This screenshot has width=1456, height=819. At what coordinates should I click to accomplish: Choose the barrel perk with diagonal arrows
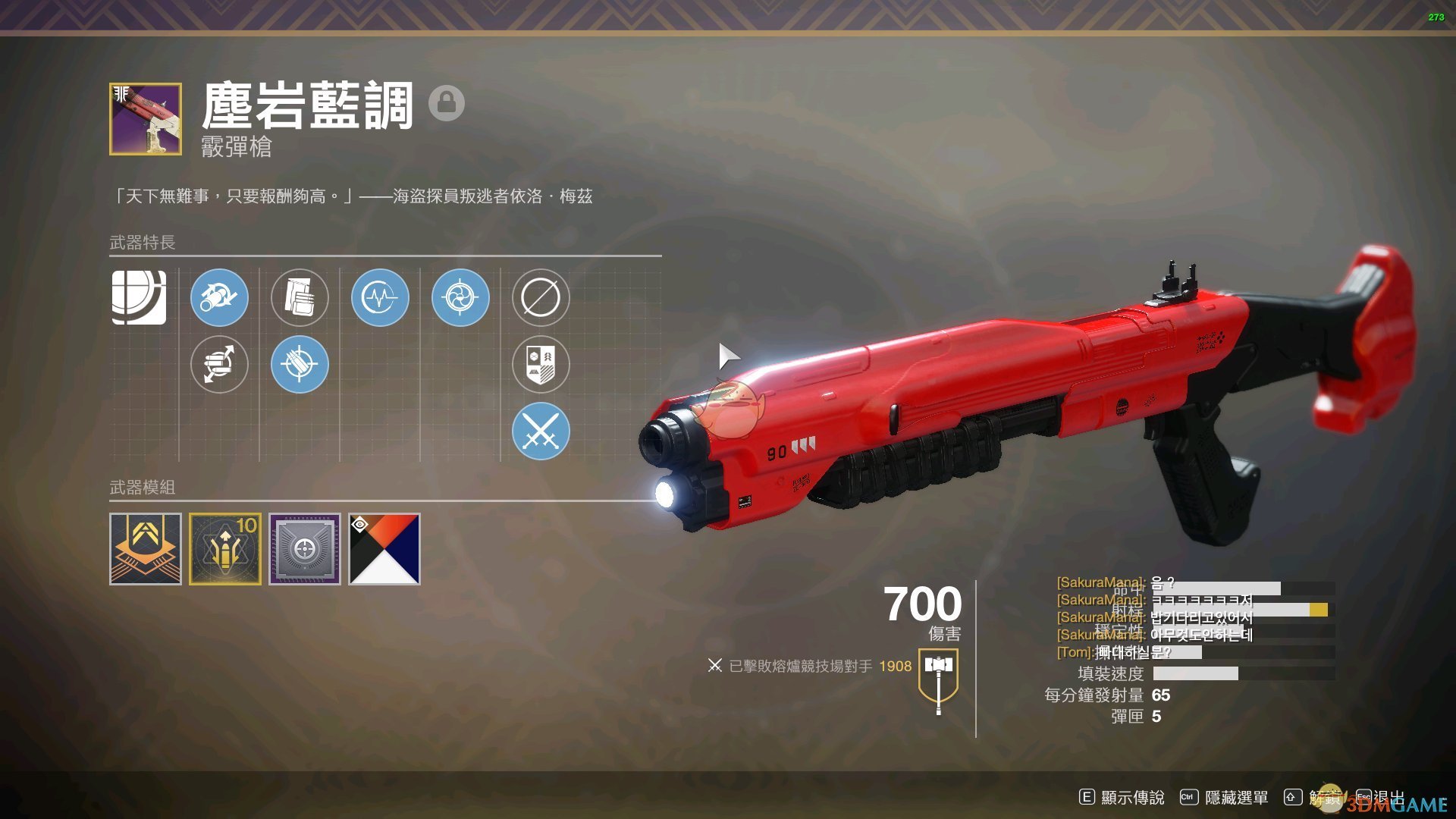219,365
